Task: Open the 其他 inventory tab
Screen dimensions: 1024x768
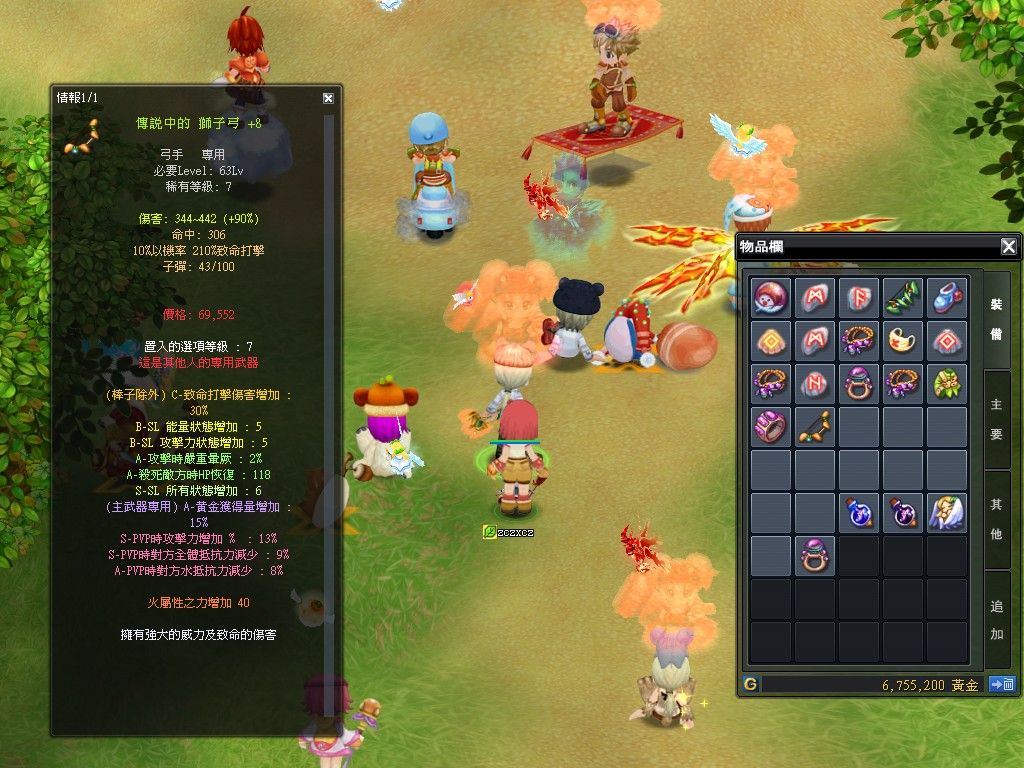Action: pyautogui.click(x=996, y=519)
